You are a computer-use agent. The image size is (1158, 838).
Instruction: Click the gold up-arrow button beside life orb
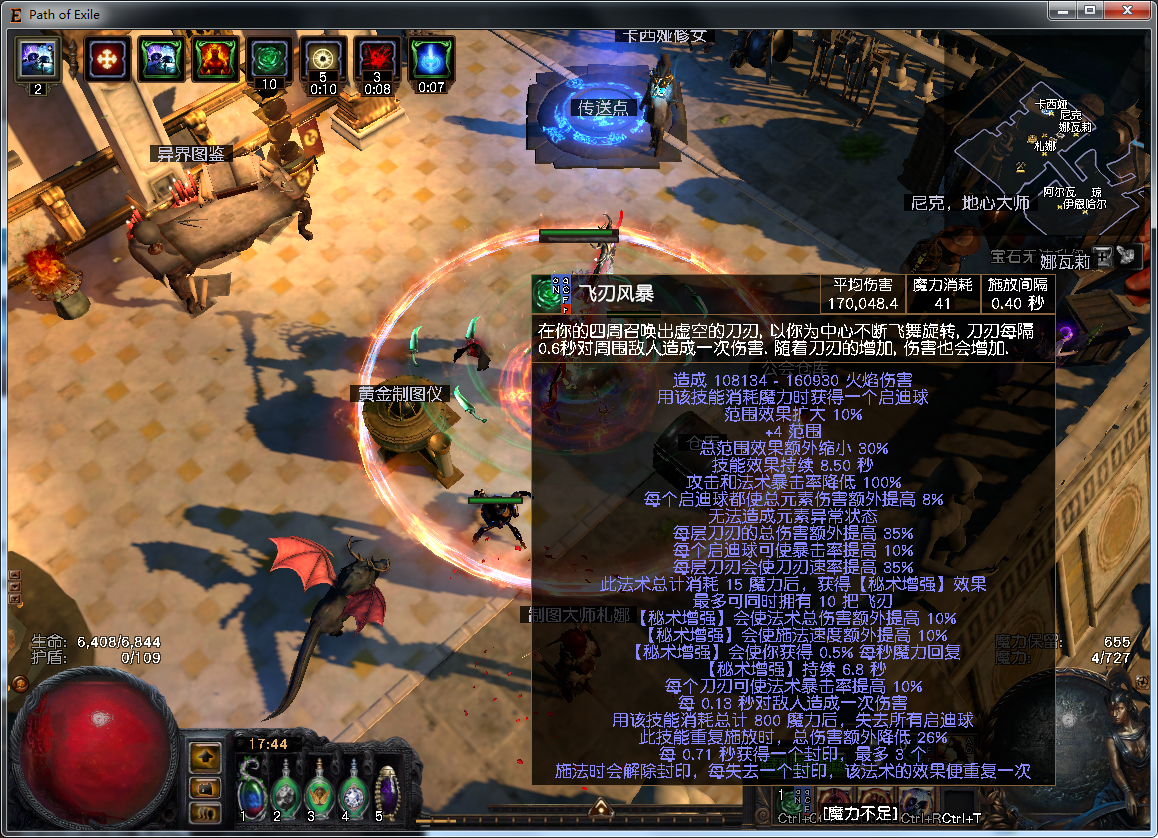tap(205, 757)
